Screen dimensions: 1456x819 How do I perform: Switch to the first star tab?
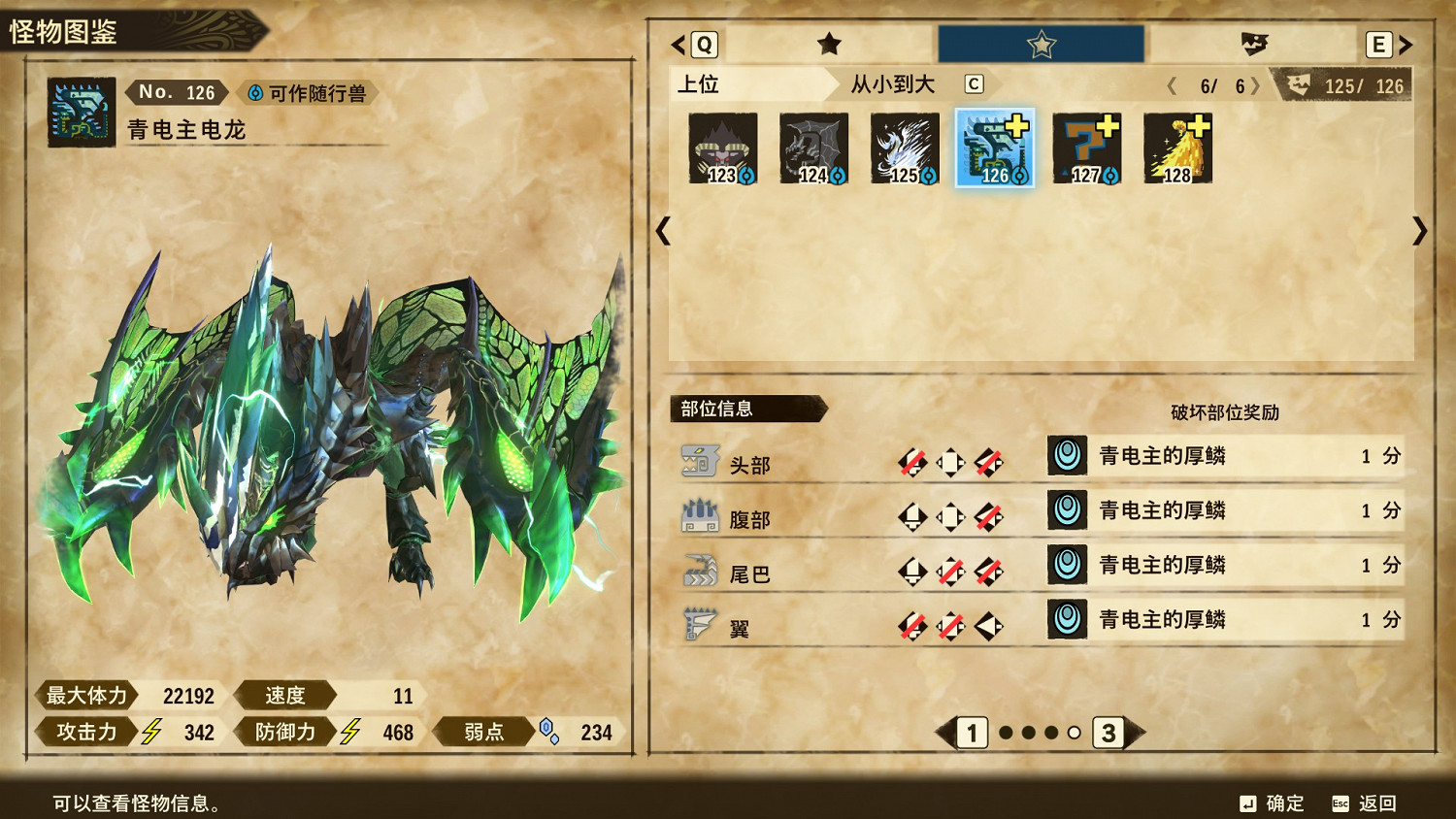click(x=826, y=44)
